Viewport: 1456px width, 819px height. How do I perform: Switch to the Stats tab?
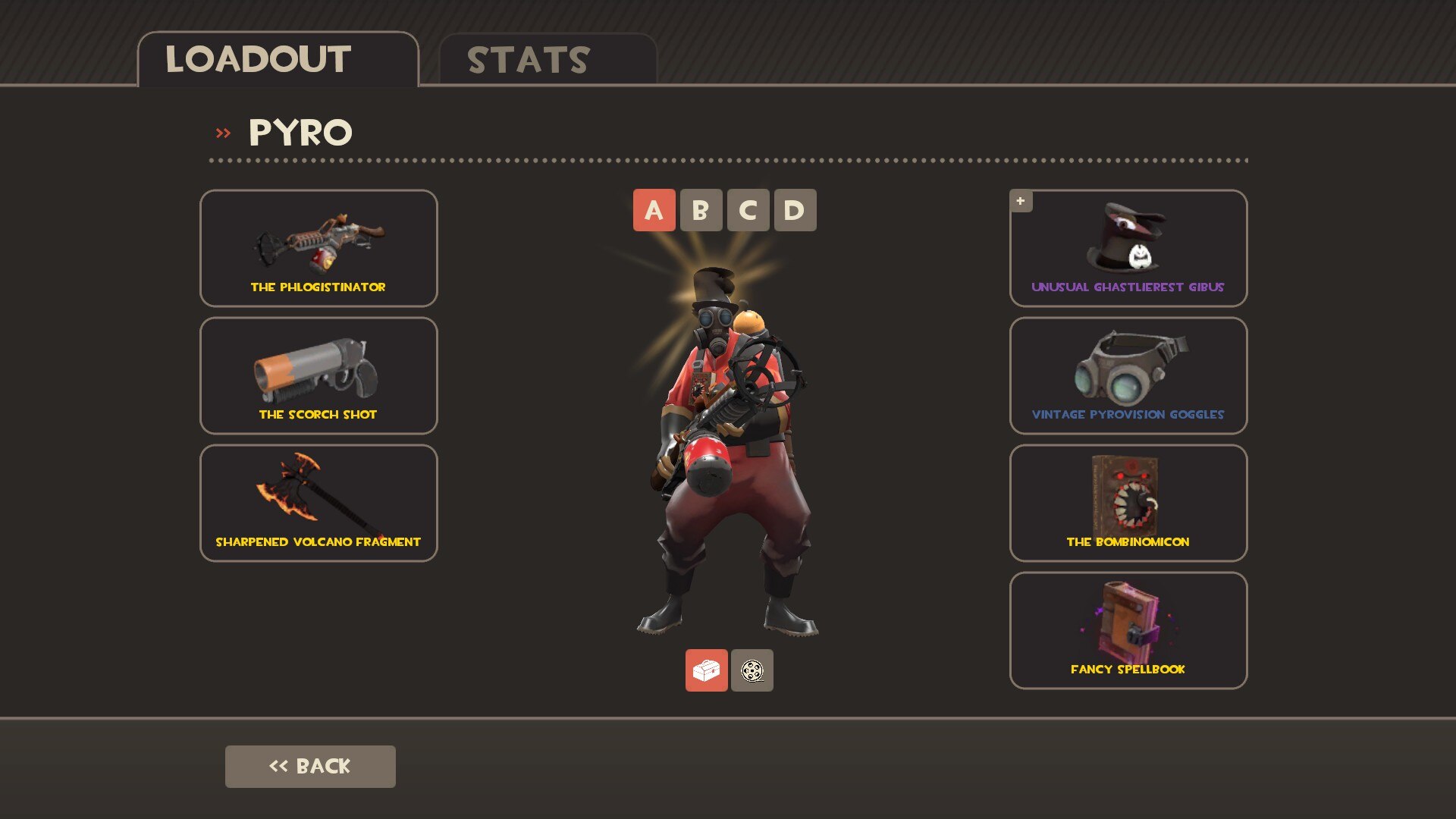point(547,60)
